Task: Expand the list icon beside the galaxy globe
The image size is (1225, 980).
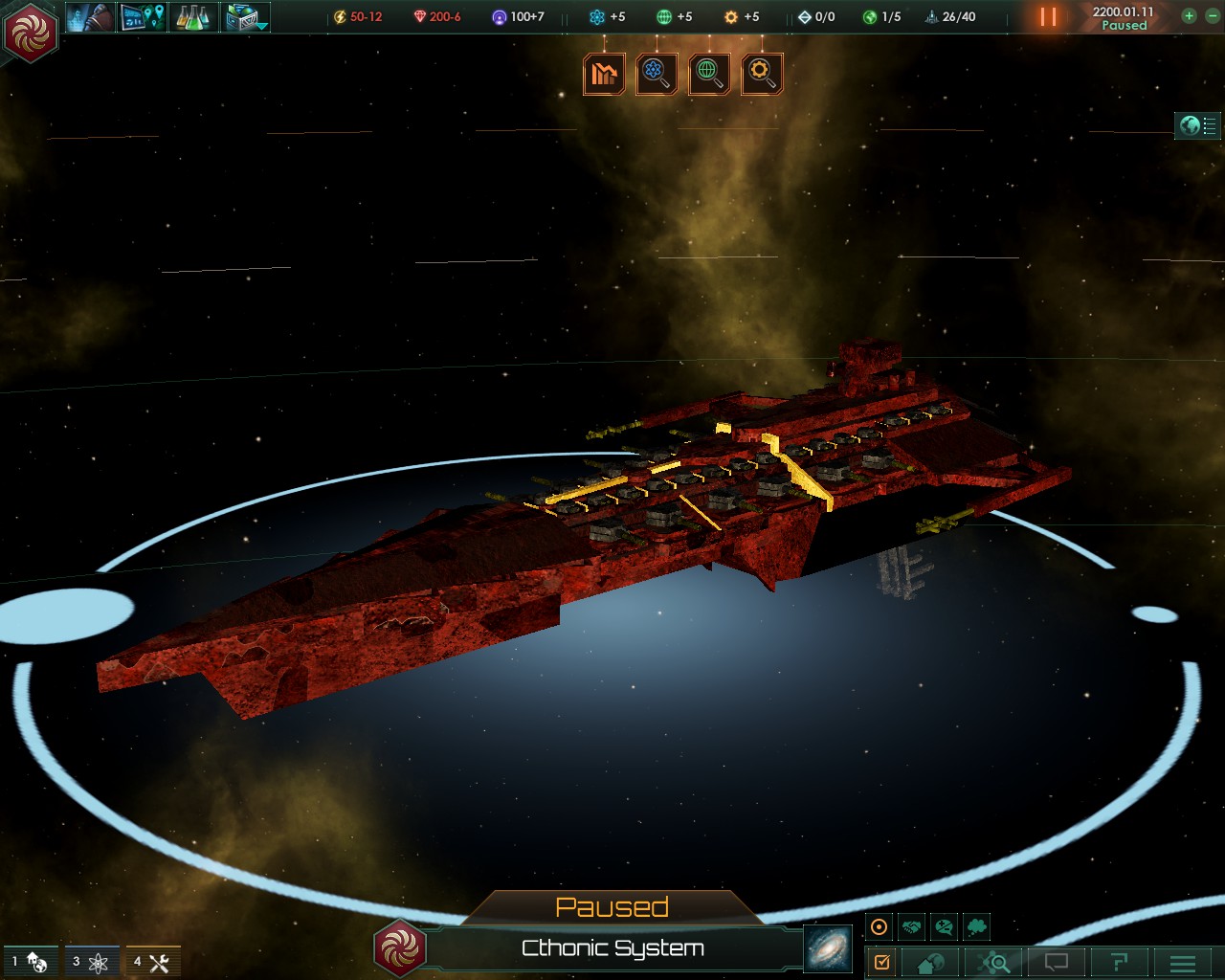Action: pos(1208,124)
